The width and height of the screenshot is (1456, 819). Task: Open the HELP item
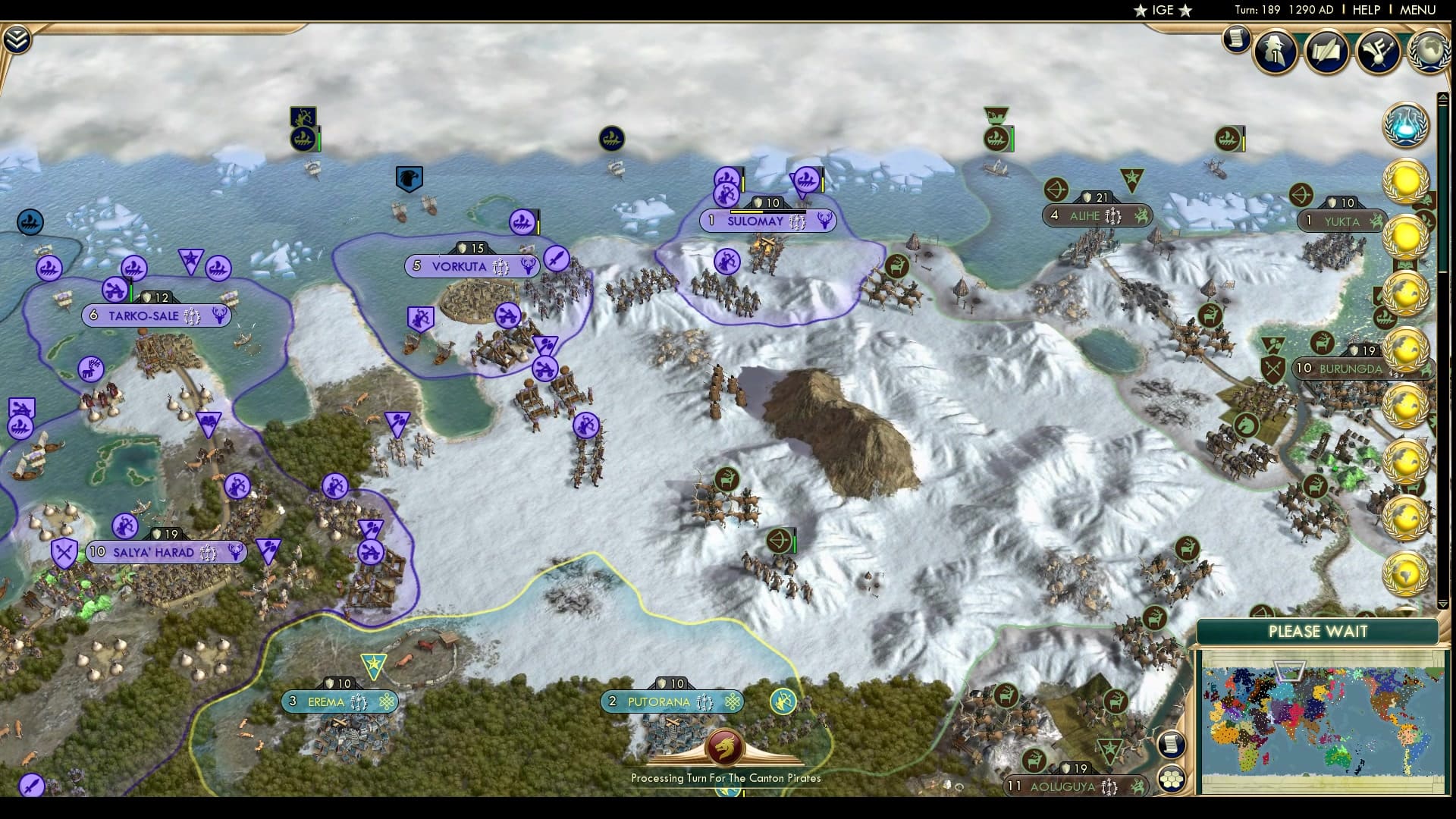pyautogui.click(x=1365, y=11)
